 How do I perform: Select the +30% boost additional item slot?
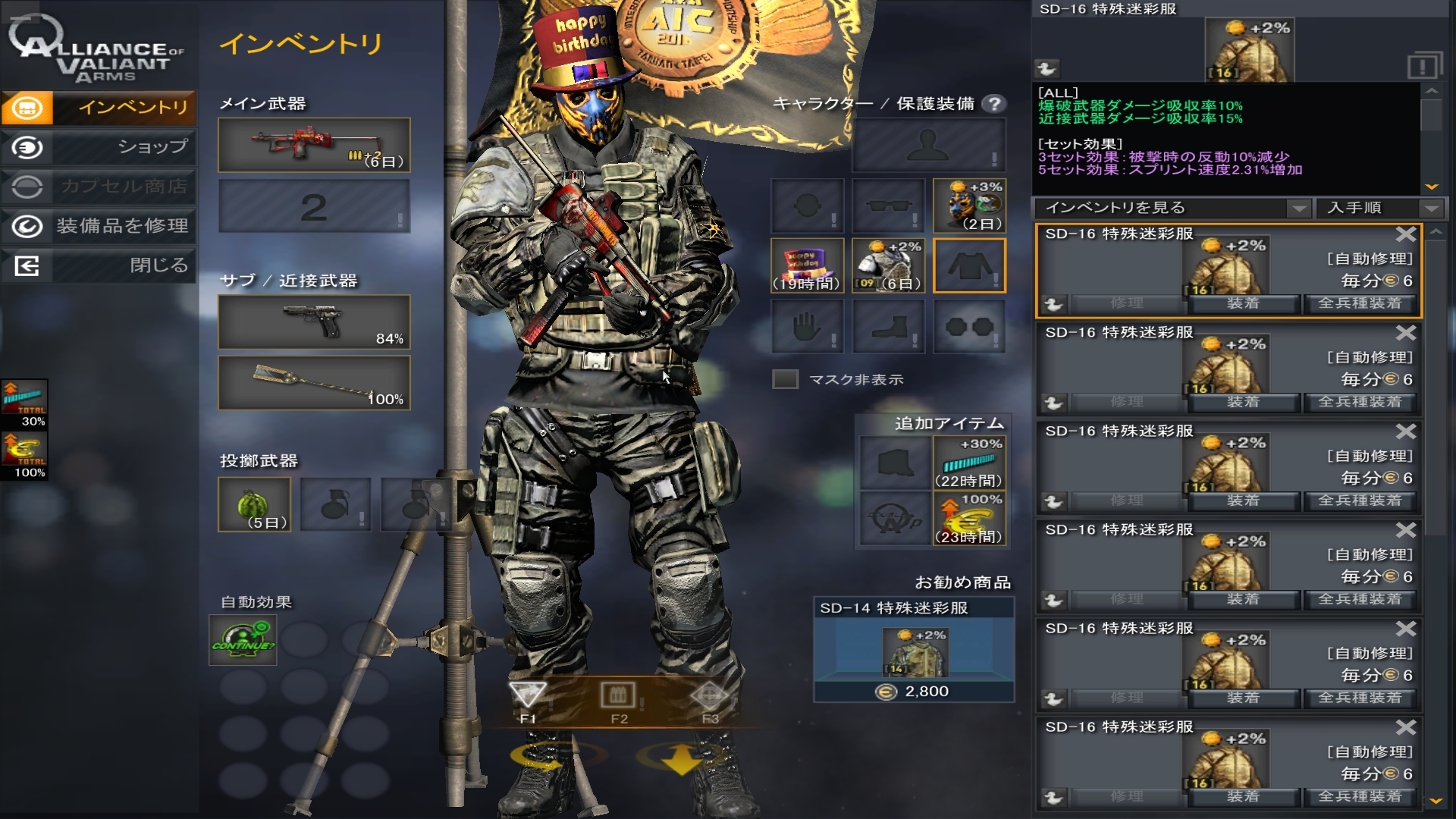tap(969, 462)
